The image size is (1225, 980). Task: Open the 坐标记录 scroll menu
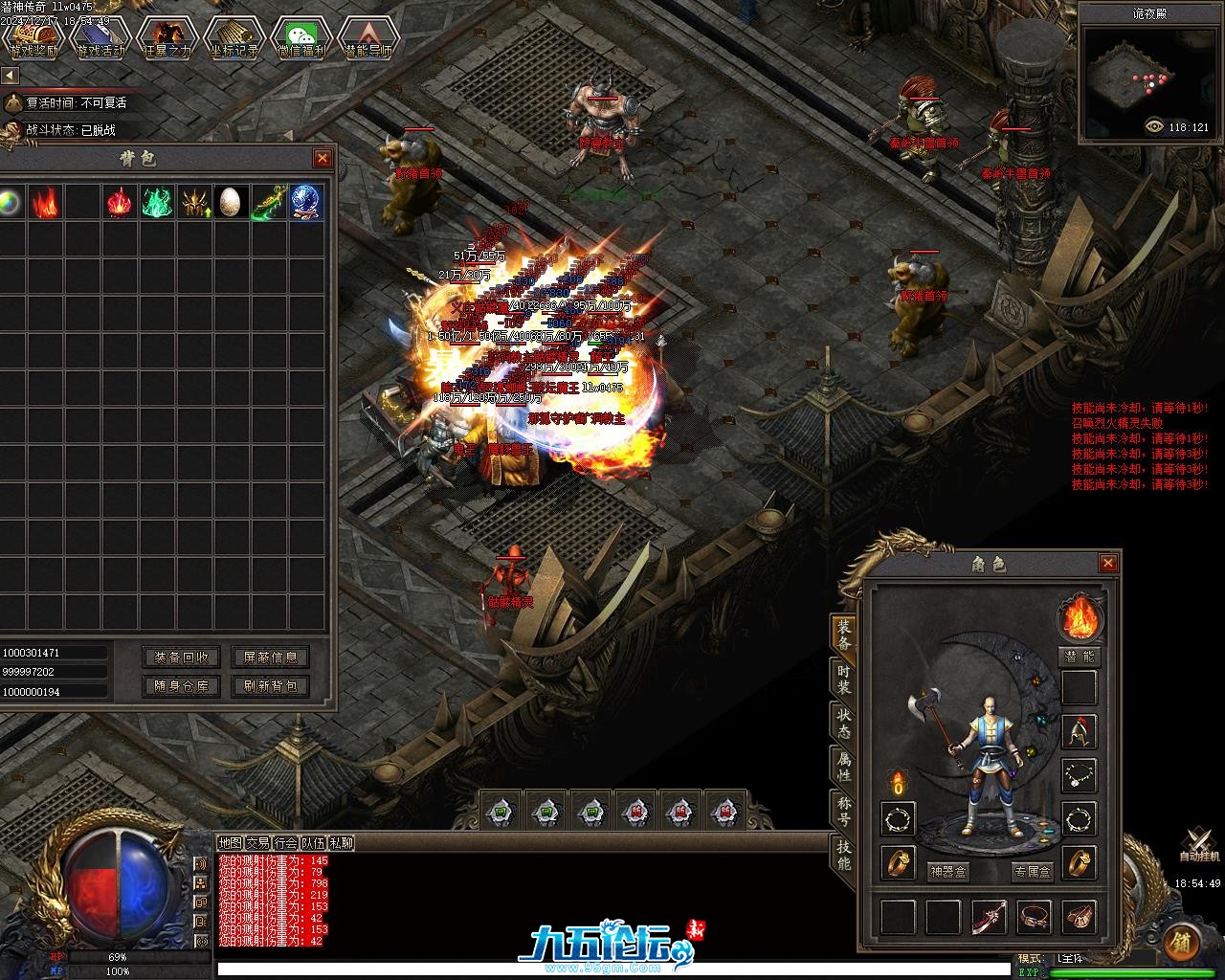[x=234, y=38]
